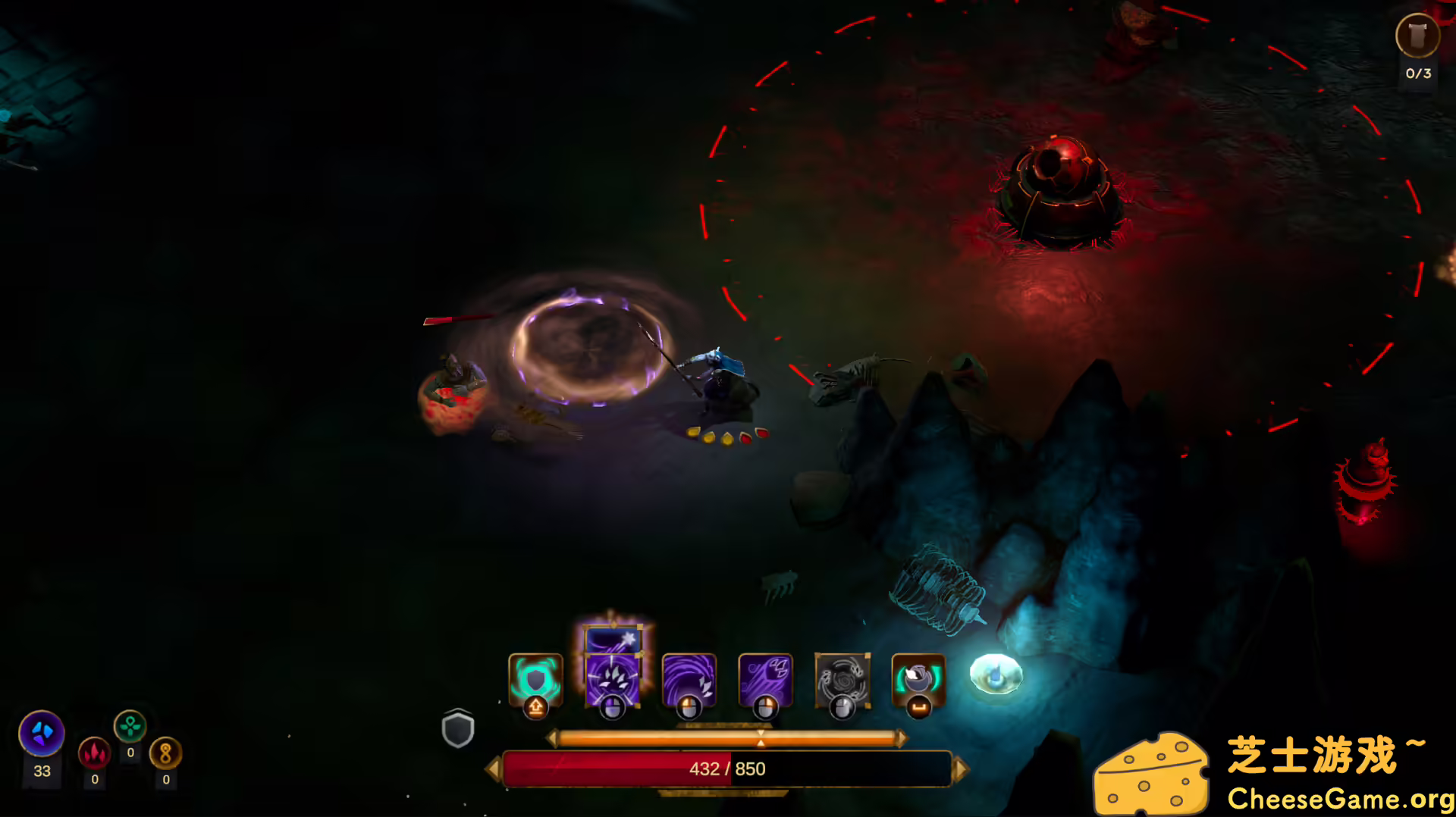Open the 0/3 objective tracker icon
The height and width of the screenshot is (817, 1456).
tap(1417, 36)
